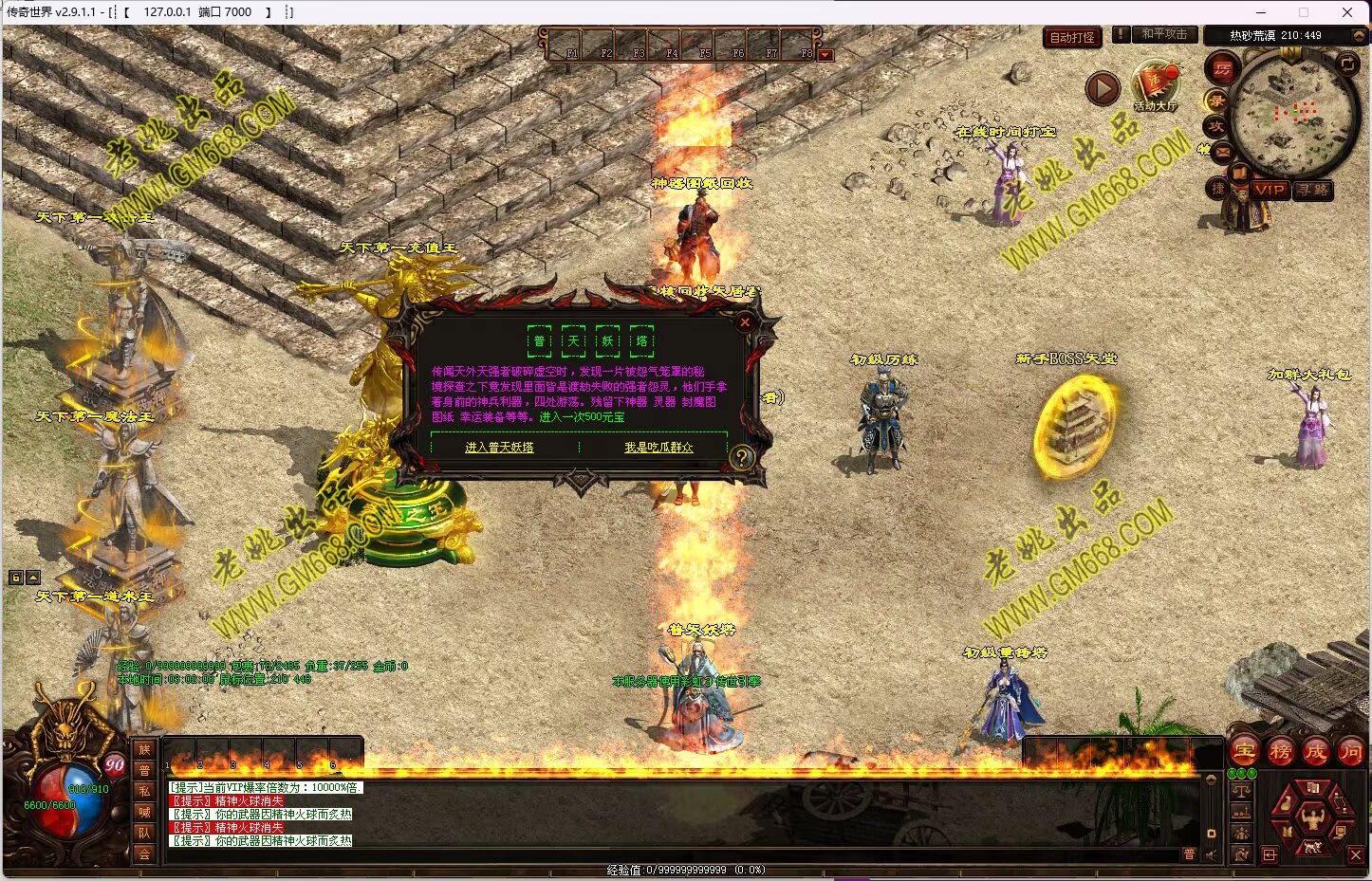Viewport: 1372px width, 881px height.
Task: Activate the 寻路 pathfinding button
Action: (1313, 190)
